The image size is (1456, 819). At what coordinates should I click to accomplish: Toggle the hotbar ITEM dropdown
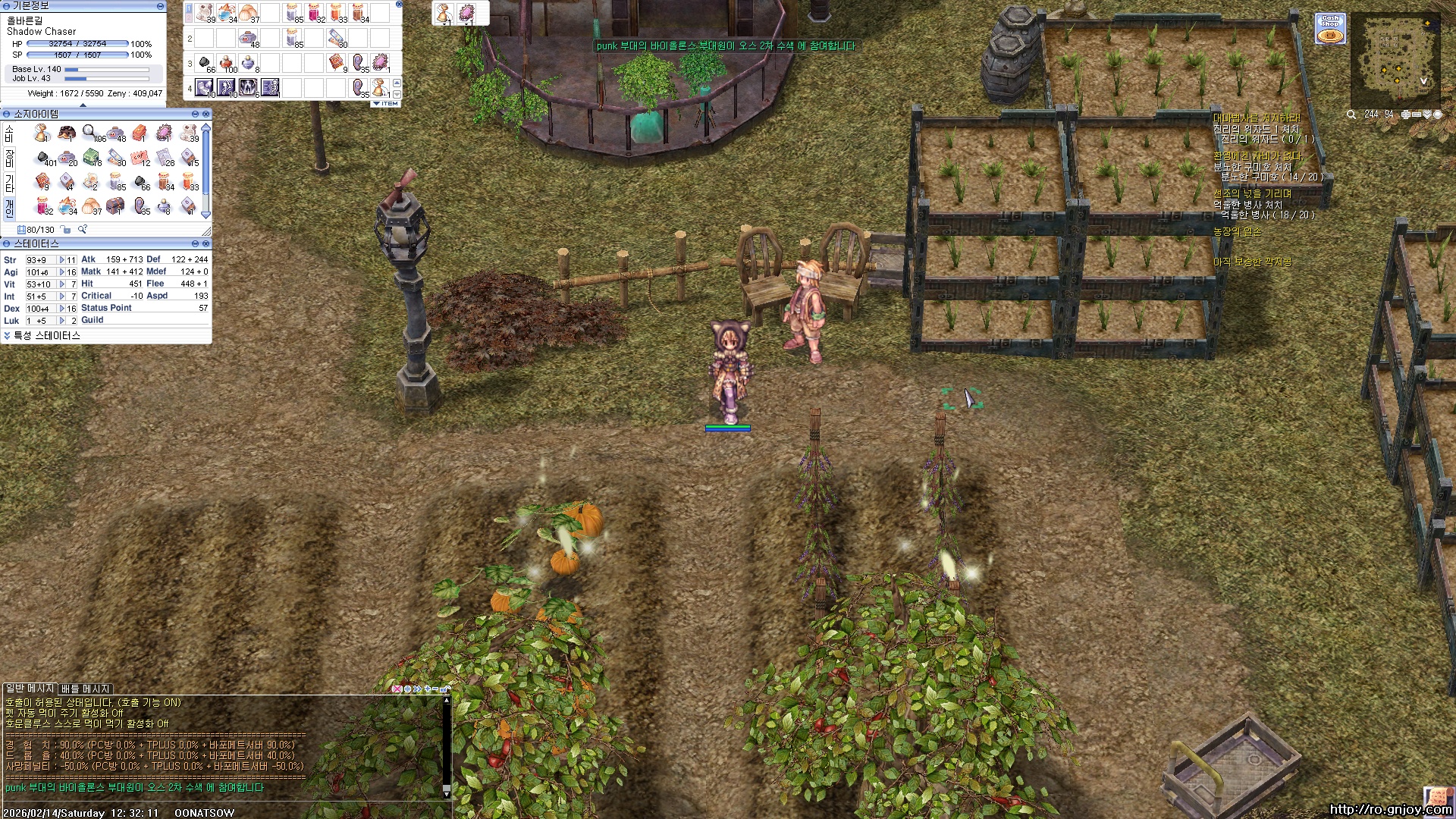click(x=386, y=103)
